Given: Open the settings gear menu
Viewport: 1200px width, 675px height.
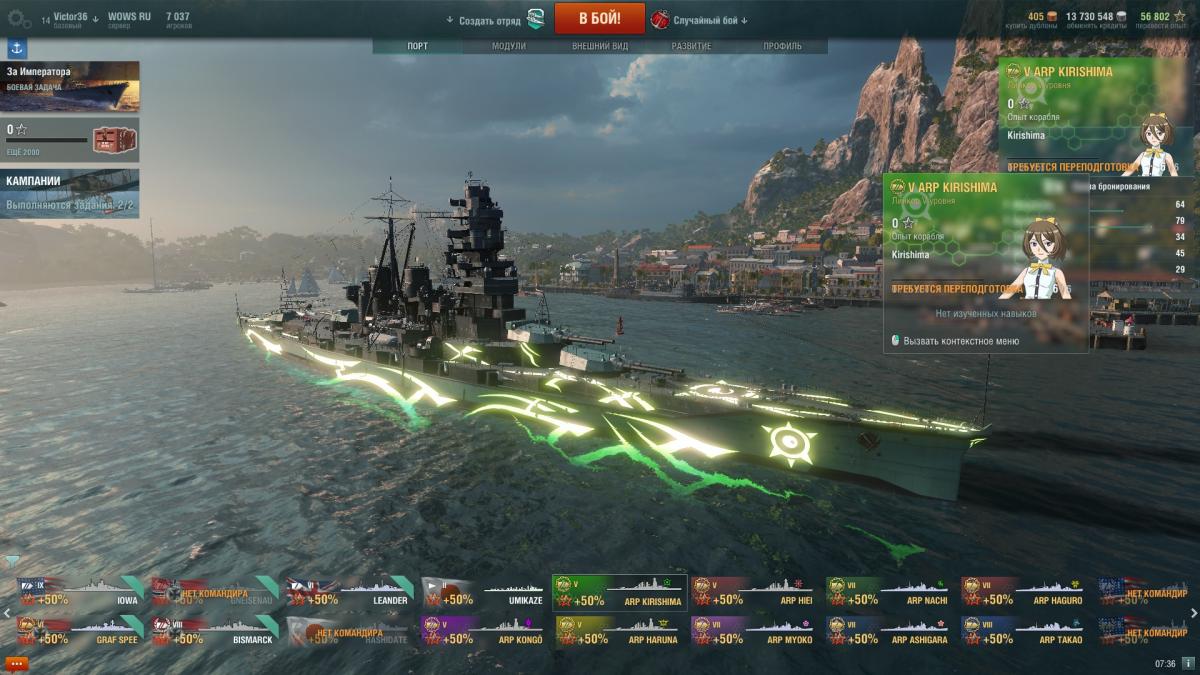Looking at the screenshot, I should point(19,18).
